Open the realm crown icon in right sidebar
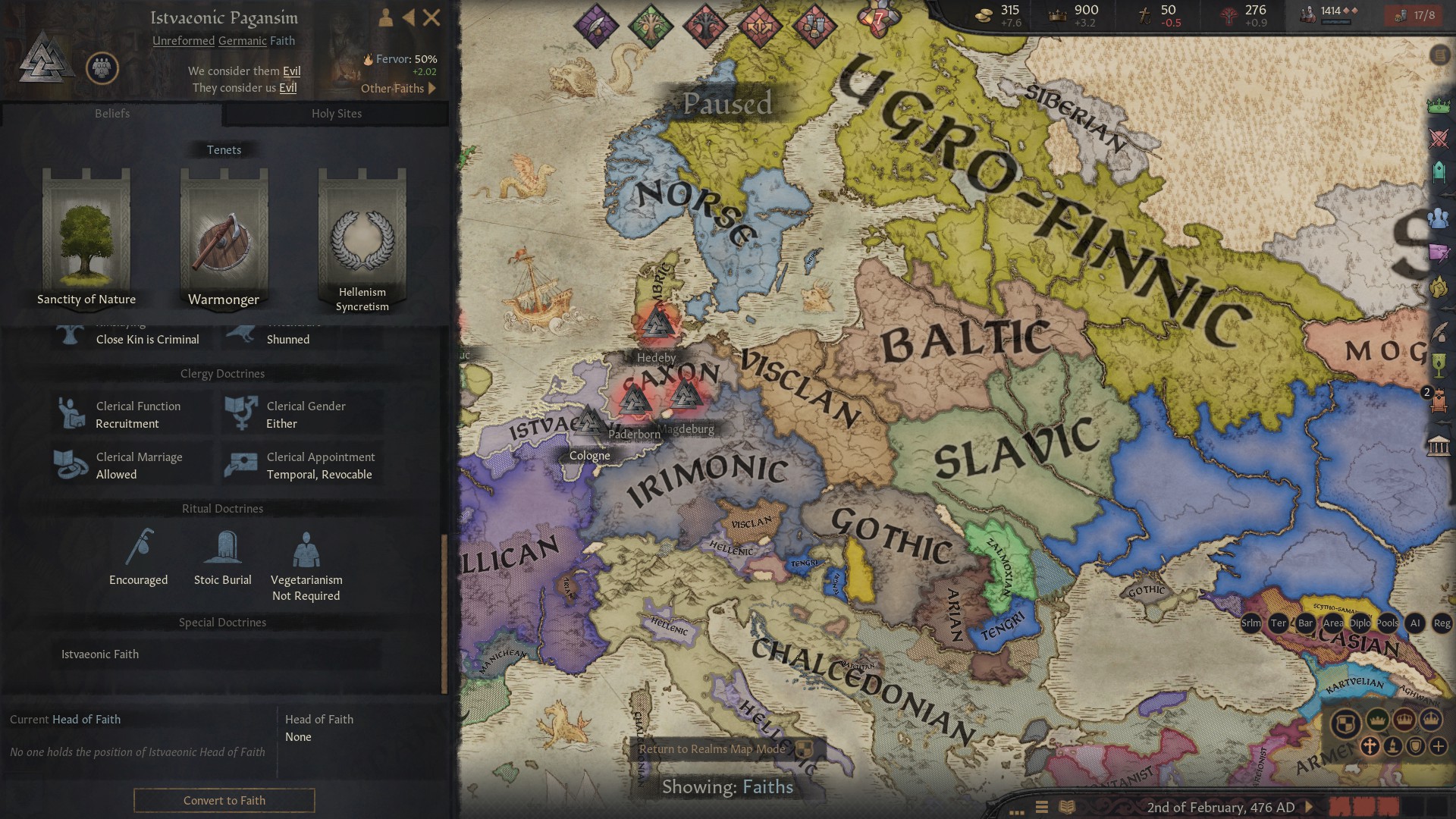The height and width of the screenshot is (819, 1456). click(1438, 106)
